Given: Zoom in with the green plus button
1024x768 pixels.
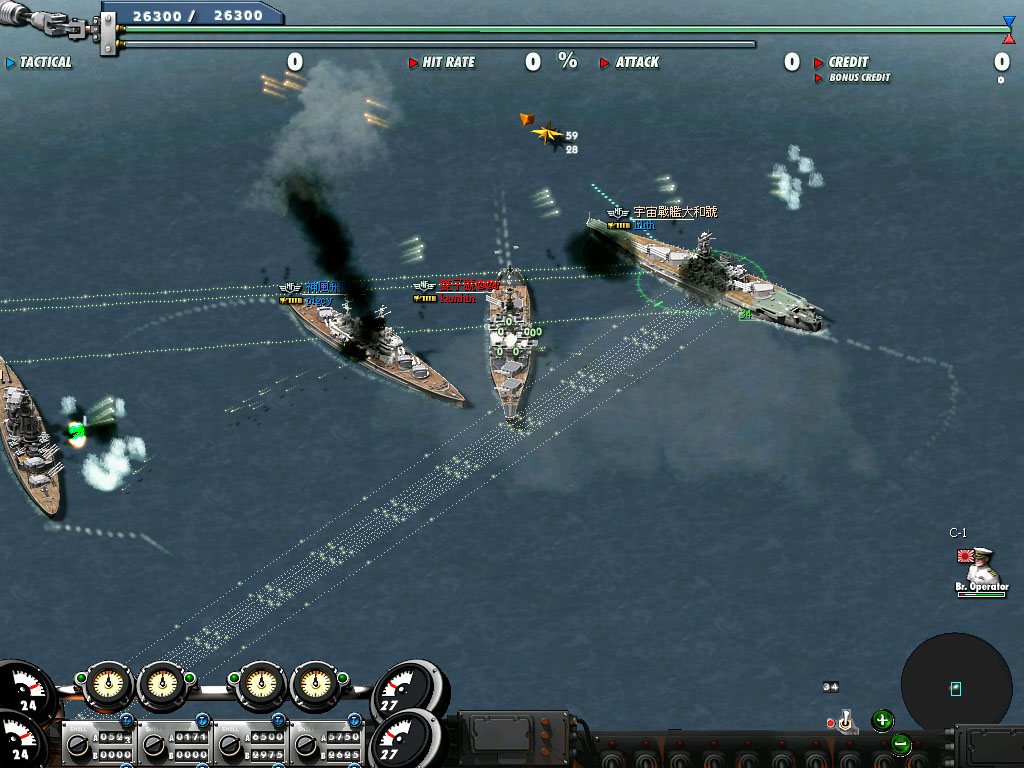Looking at the screenshot, I should pos(882,720).
